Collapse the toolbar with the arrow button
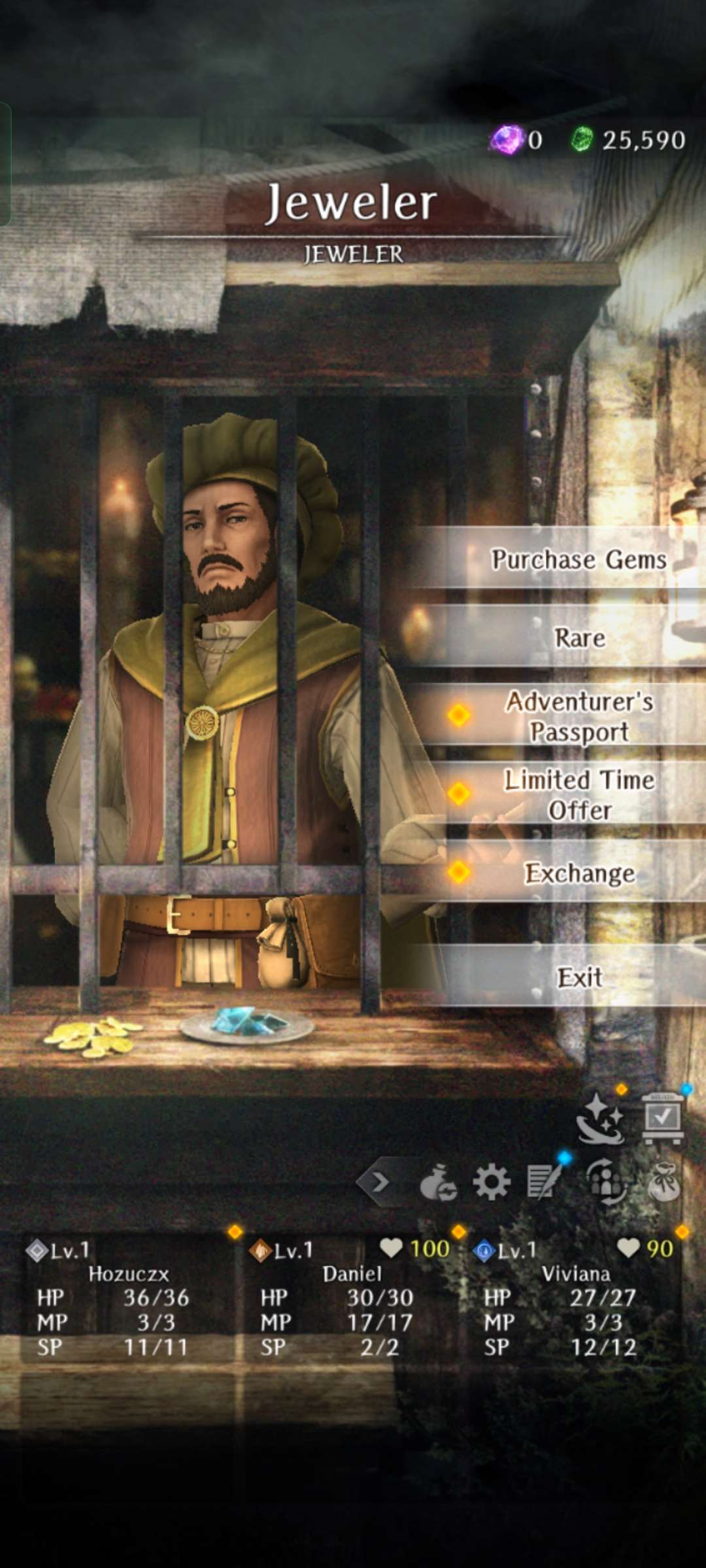 coord(380,1181)
